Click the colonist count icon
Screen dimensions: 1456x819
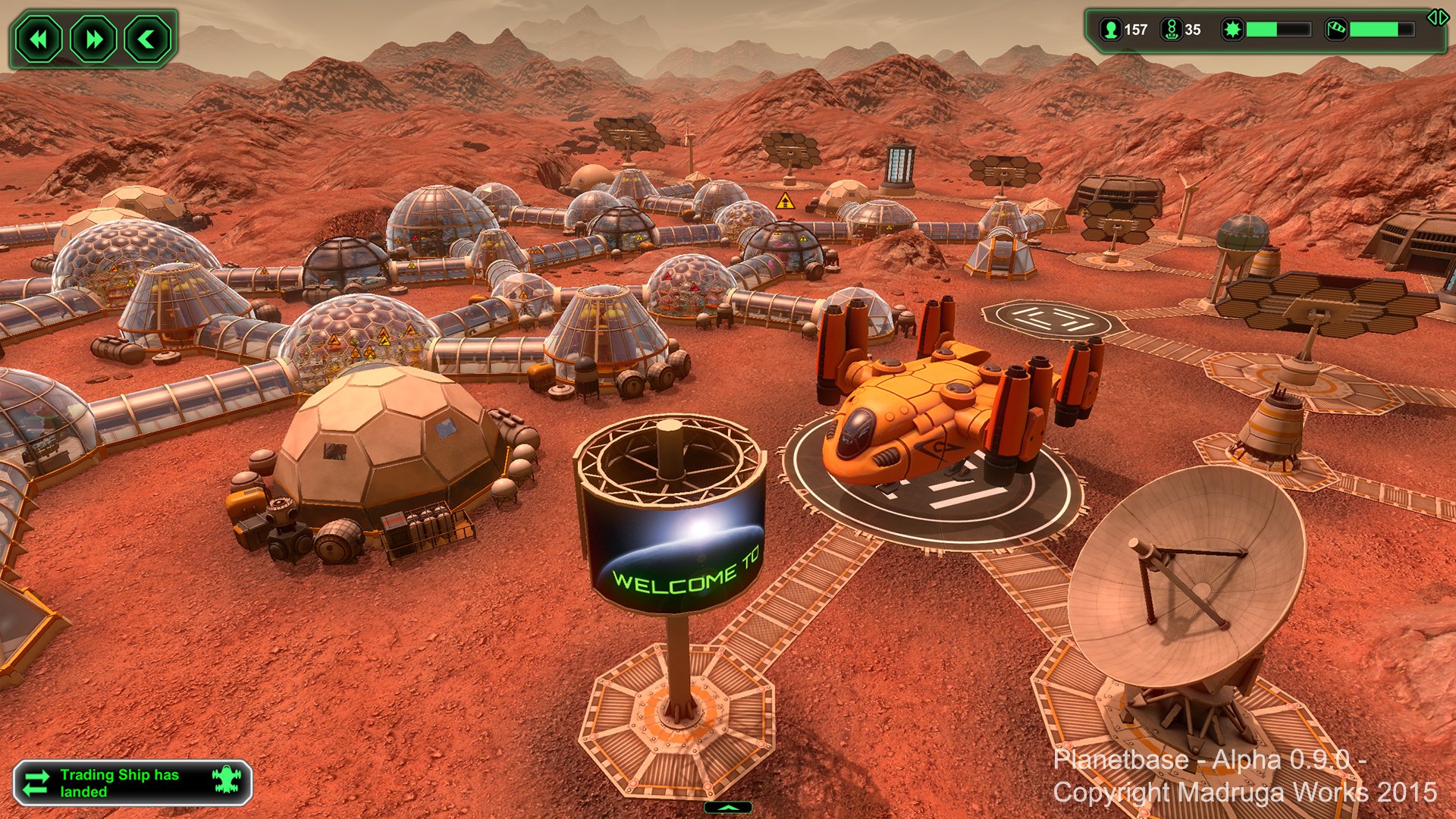[x=1111, y=30]
